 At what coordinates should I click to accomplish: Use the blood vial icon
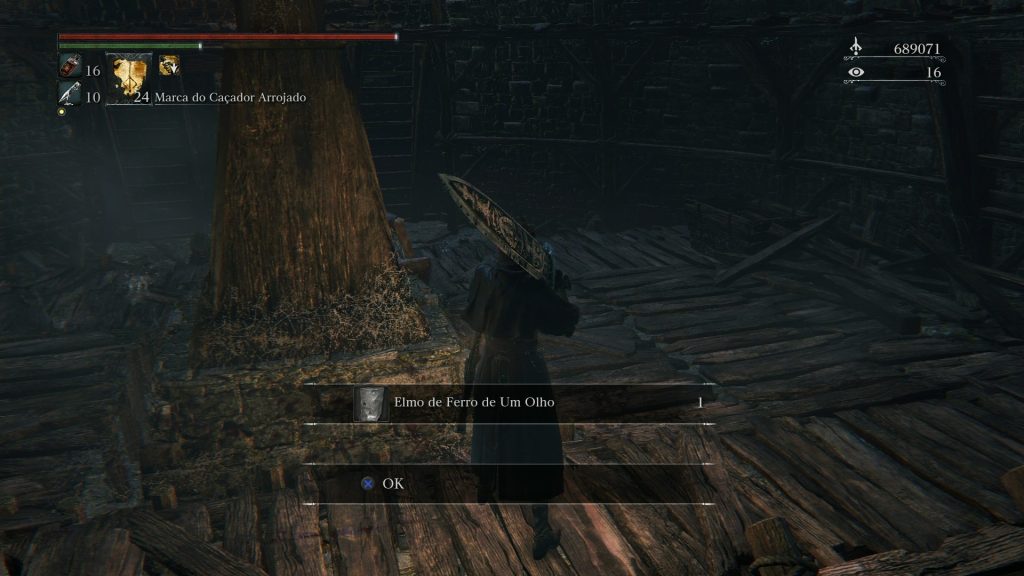[69, 70]
